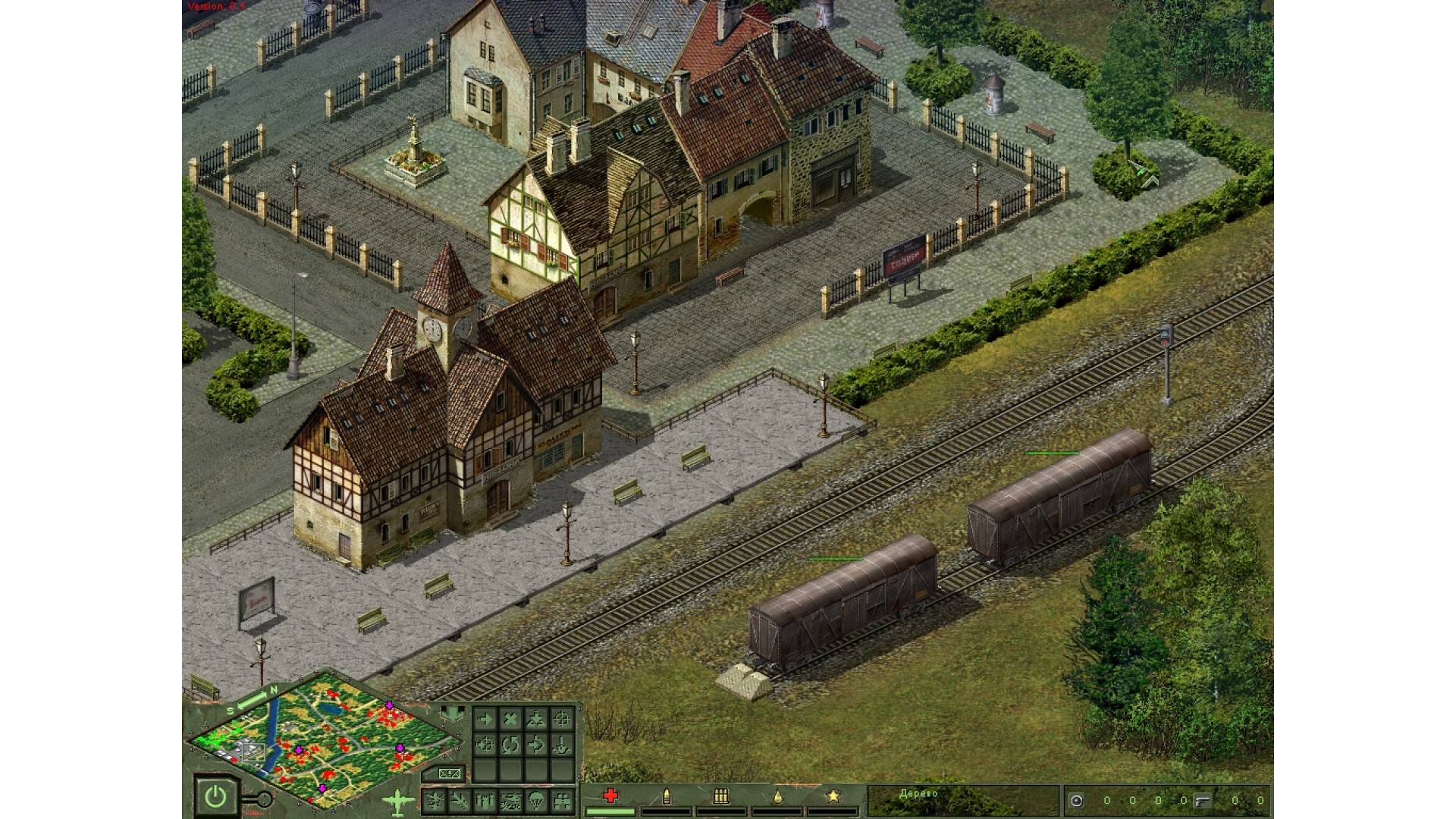
Task: Select the move arrow command
Action: [x=485, y=720]
